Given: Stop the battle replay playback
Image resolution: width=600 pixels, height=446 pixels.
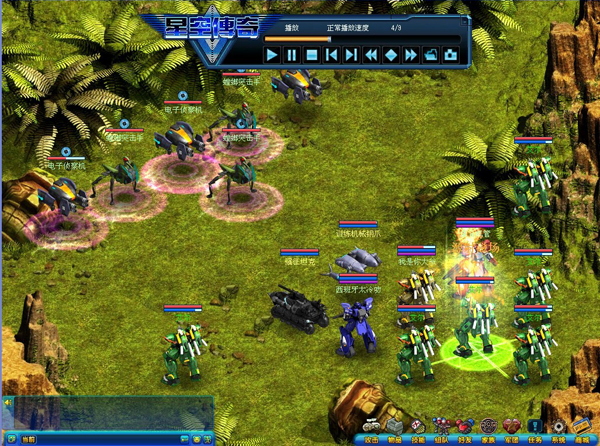Looking at the screenshot, I should (311, 54).
